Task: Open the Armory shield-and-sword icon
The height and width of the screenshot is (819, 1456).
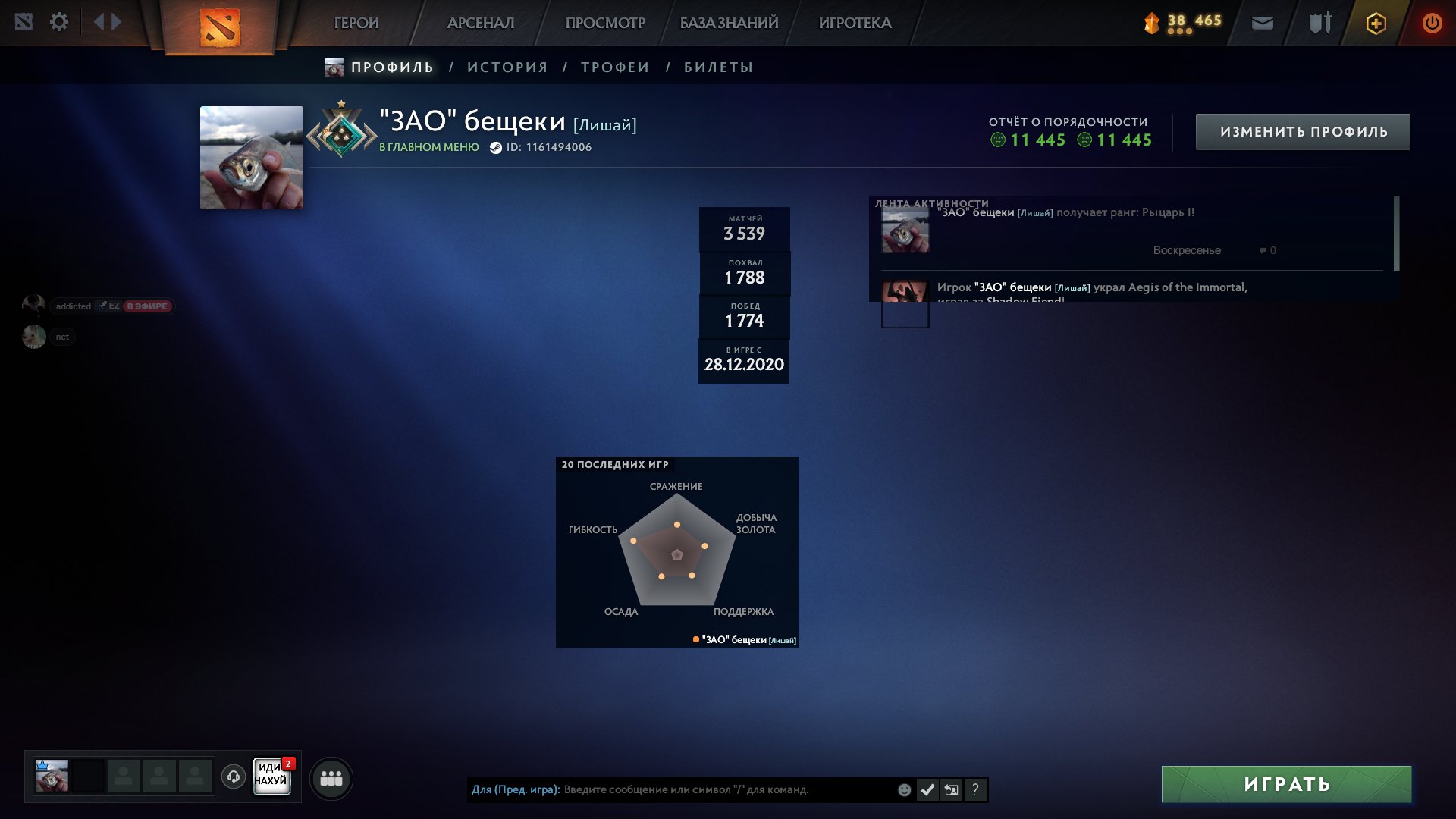Action: coord(1318,23)
